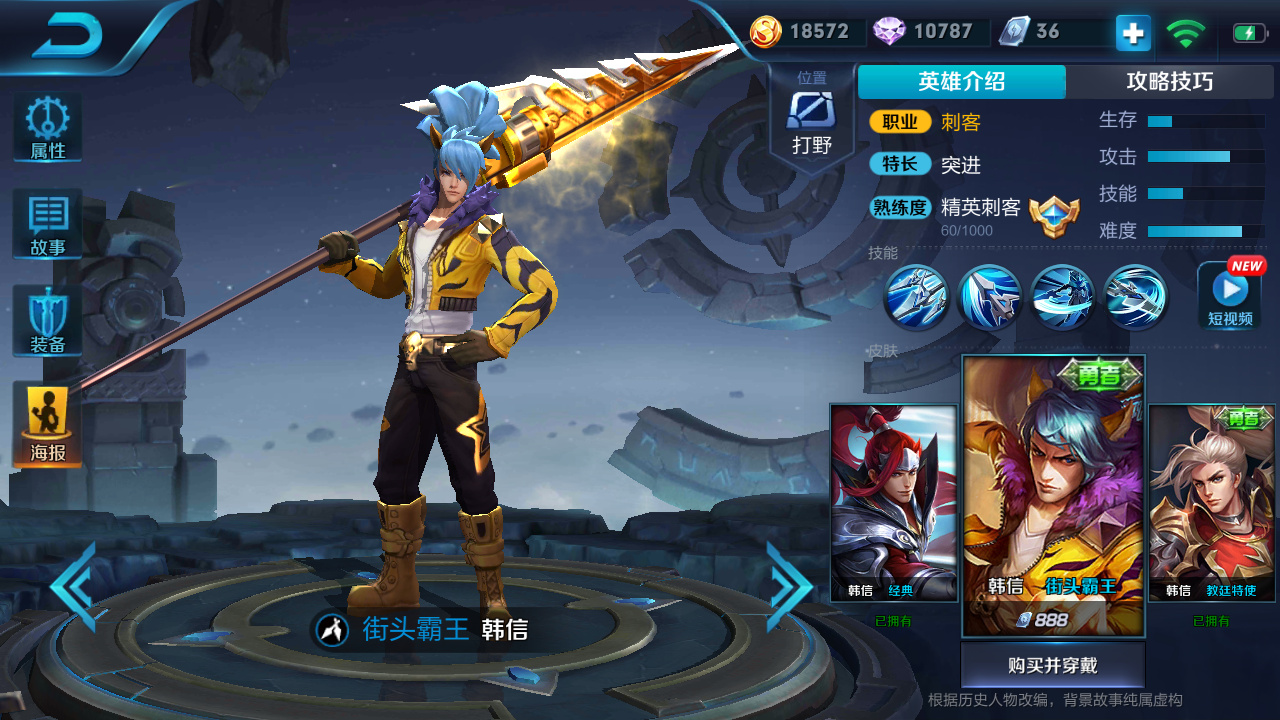The image size is (1280, 720).
Task: View the third skill icon
Action: (1062, 297)
